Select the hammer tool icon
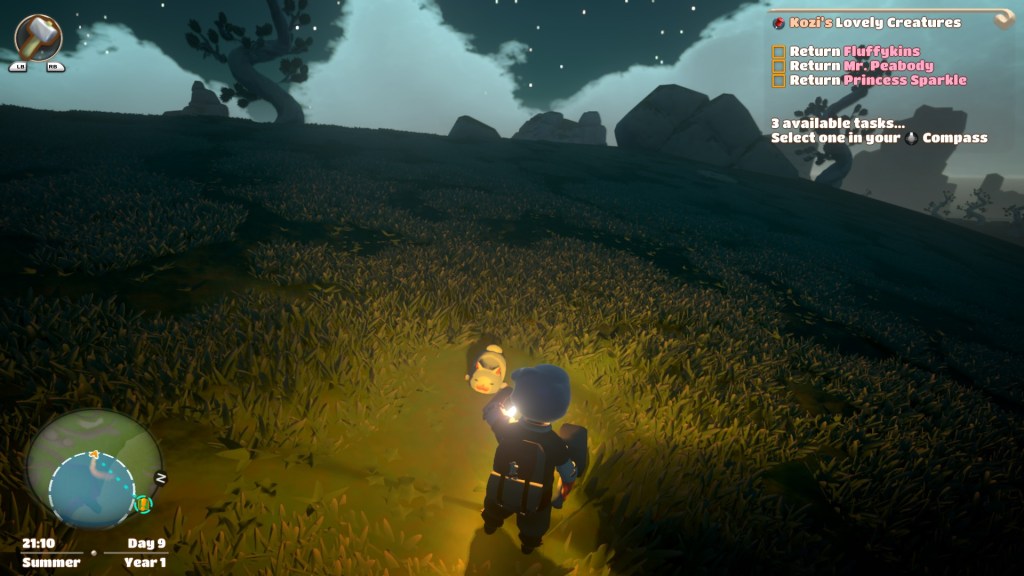 click(39, 37)
